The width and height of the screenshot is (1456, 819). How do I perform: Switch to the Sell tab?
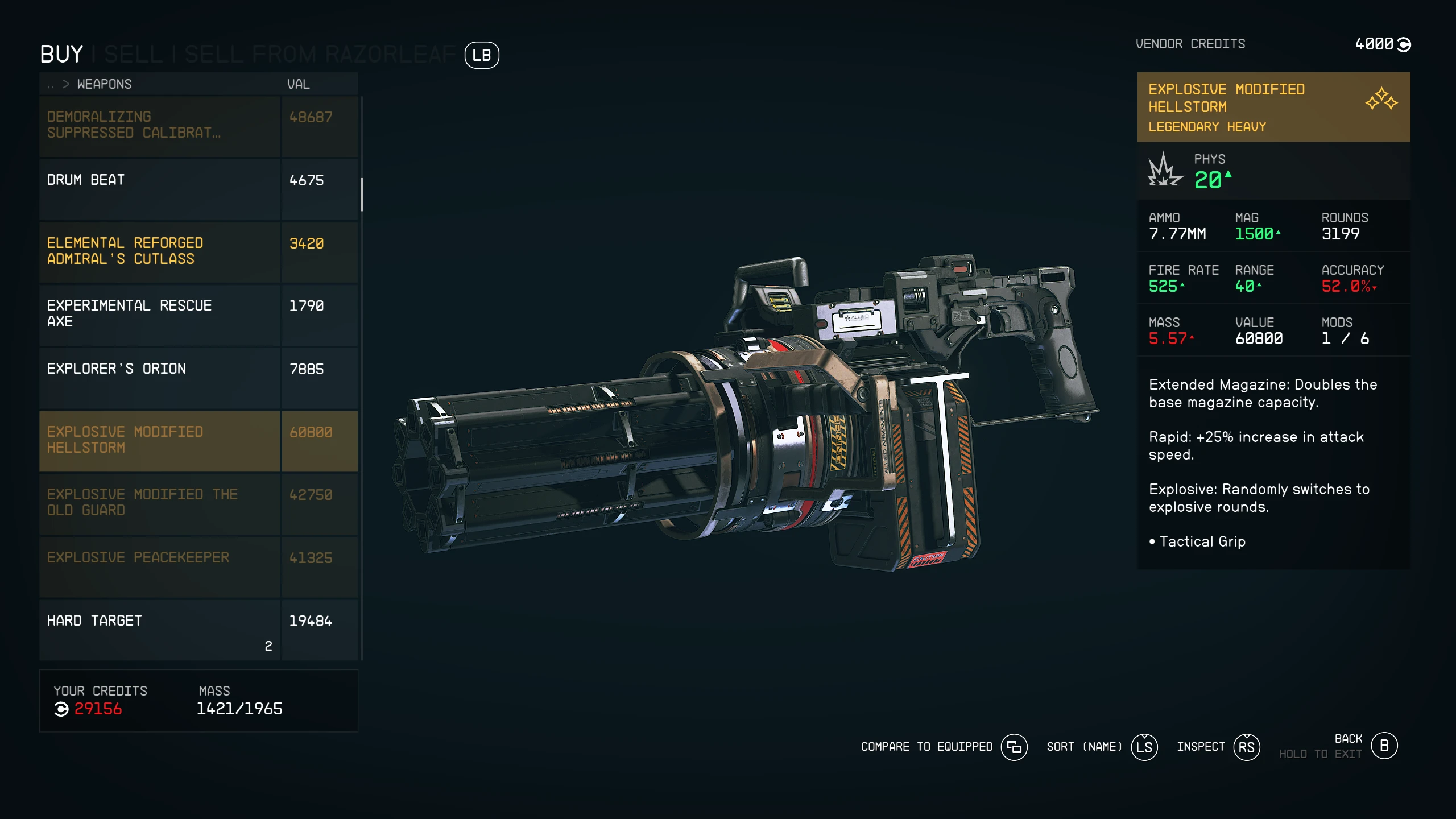tap(133, 55)
